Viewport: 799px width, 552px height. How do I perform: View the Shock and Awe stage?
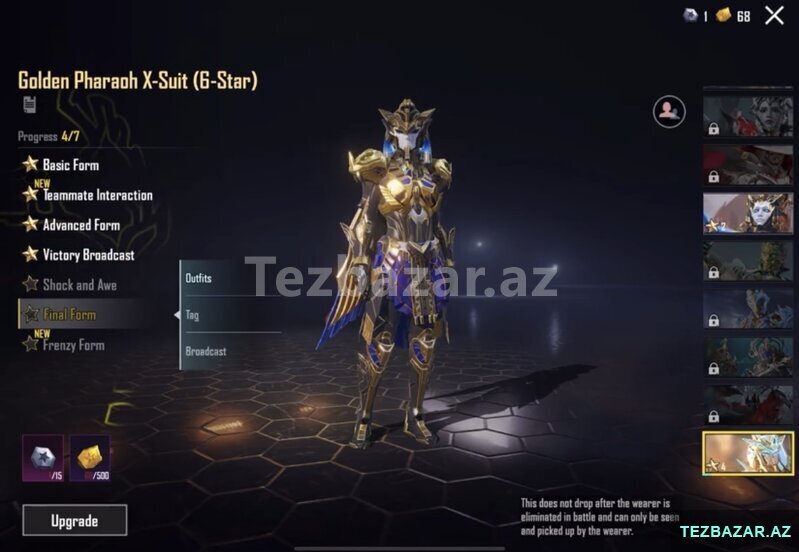tap(79, 285)
